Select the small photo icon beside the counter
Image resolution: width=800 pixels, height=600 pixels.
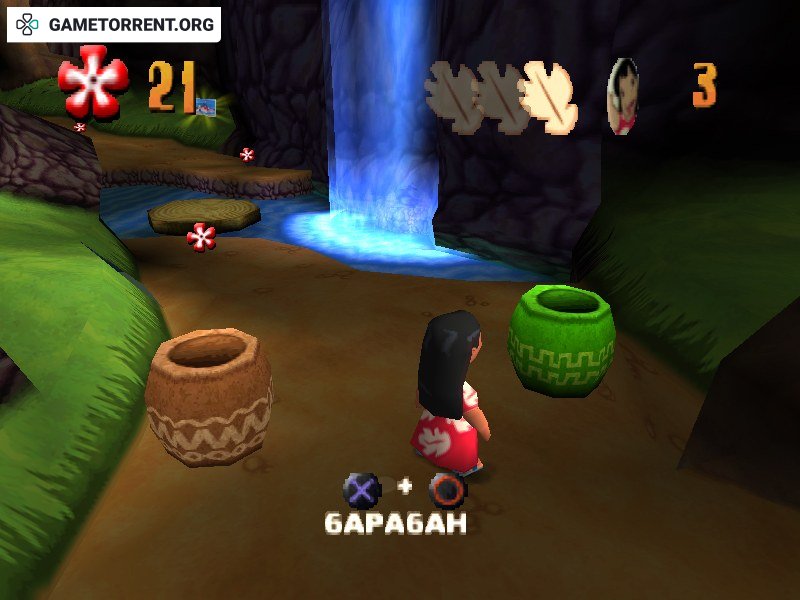pos(206,106)
